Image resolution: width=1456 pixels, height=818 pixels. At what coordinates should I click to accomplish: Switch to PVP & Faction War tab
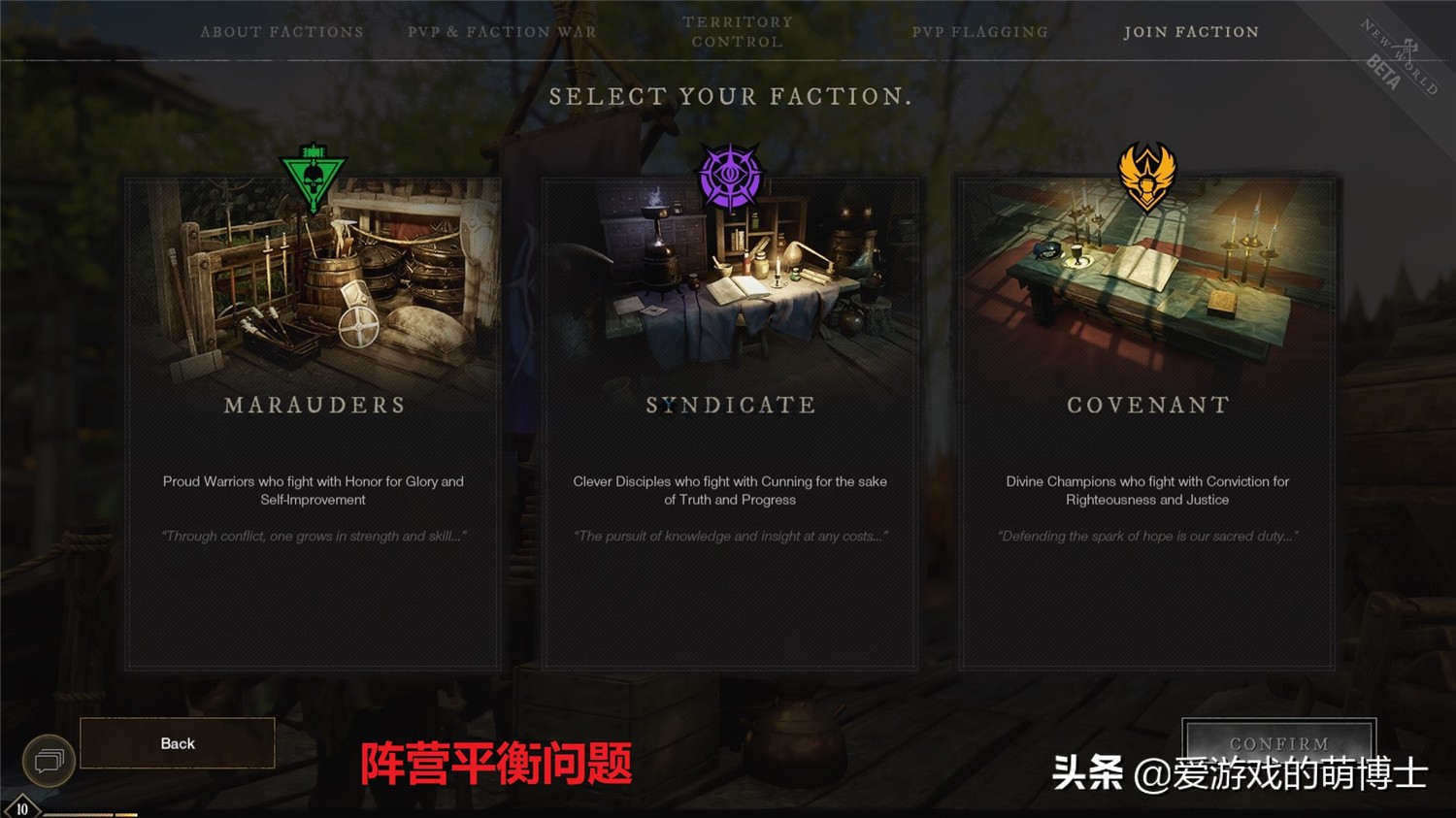(502, 32)
